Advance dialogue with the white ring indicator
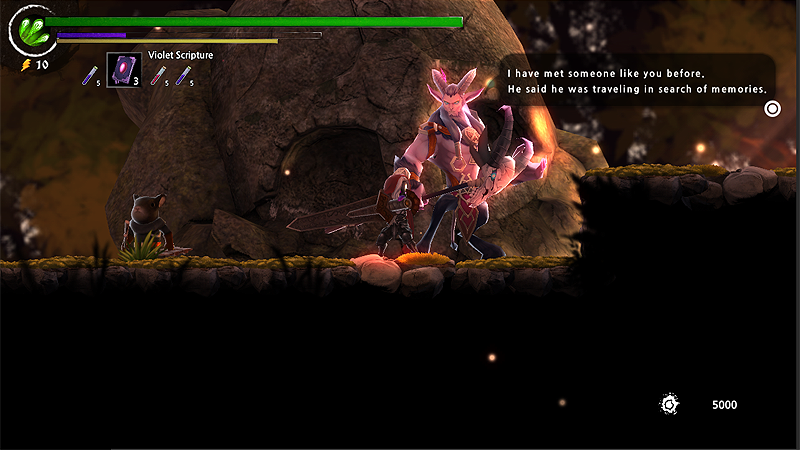The height and width of the screenshot is (450, 800). click(x=772, y=108)
